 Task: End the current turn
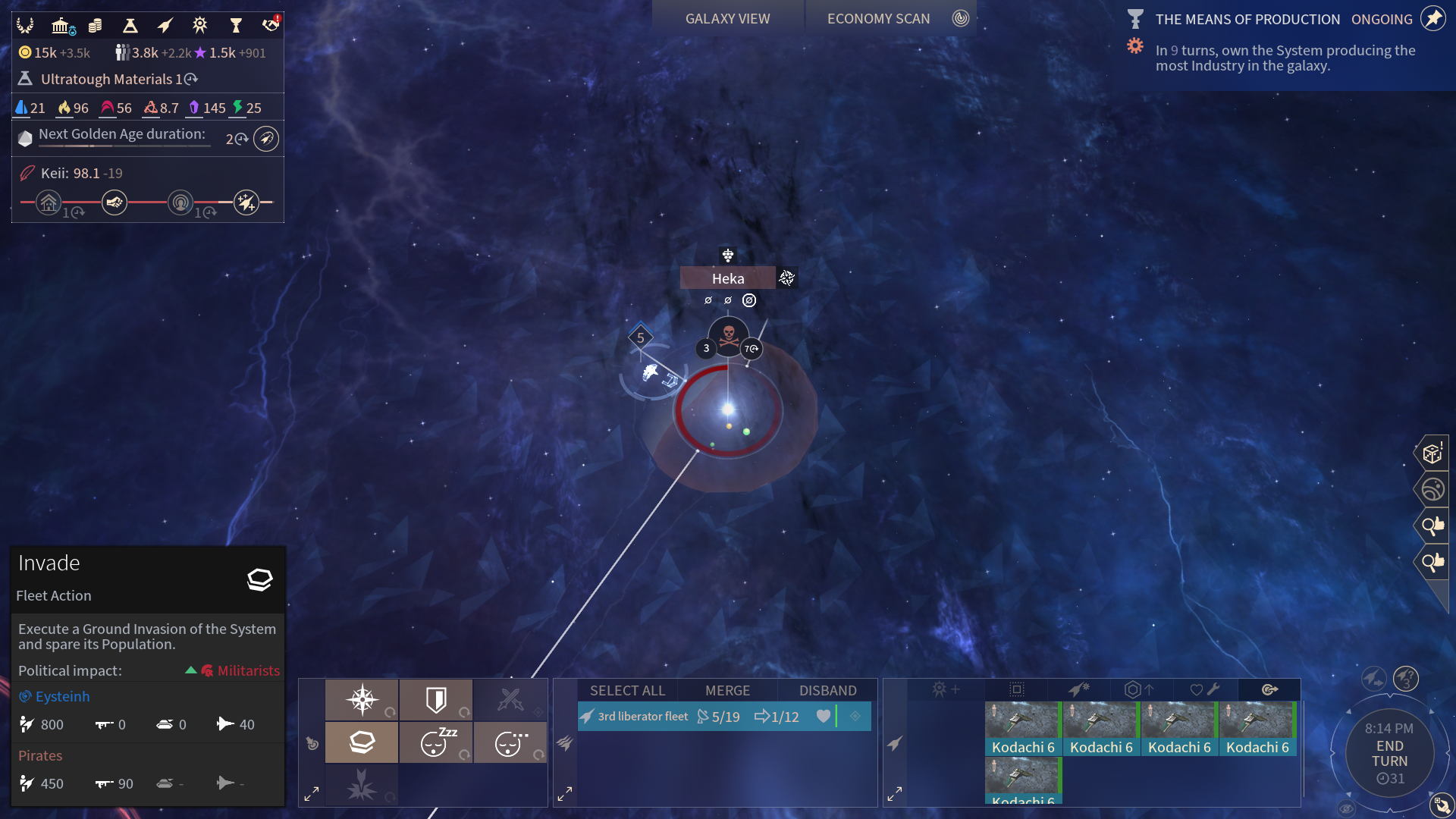tap(1389, 754)
